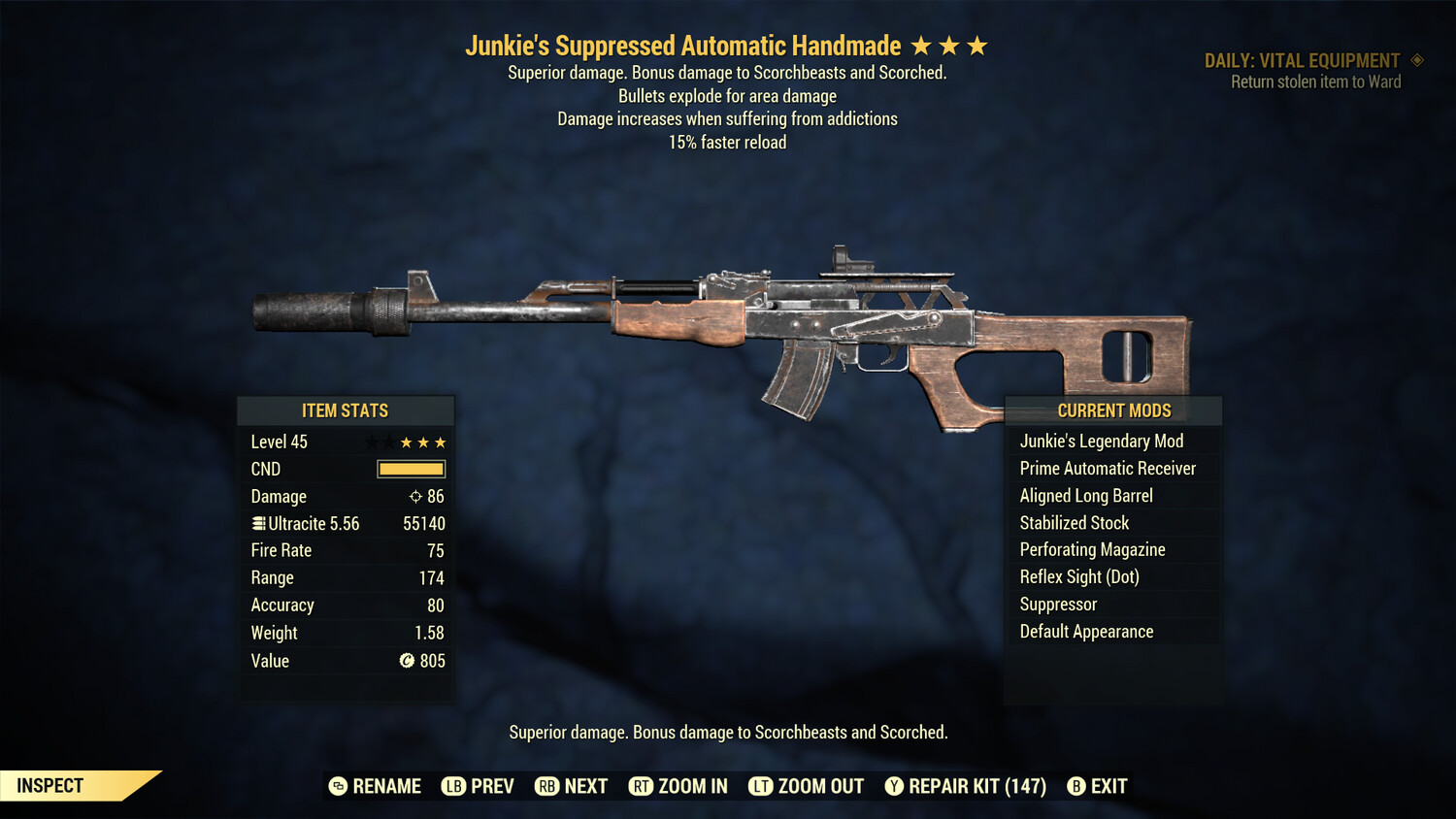Click the Y button glyph beside REPAIR KIT
The image size is (1456, 819).
(x=894, y=786)
